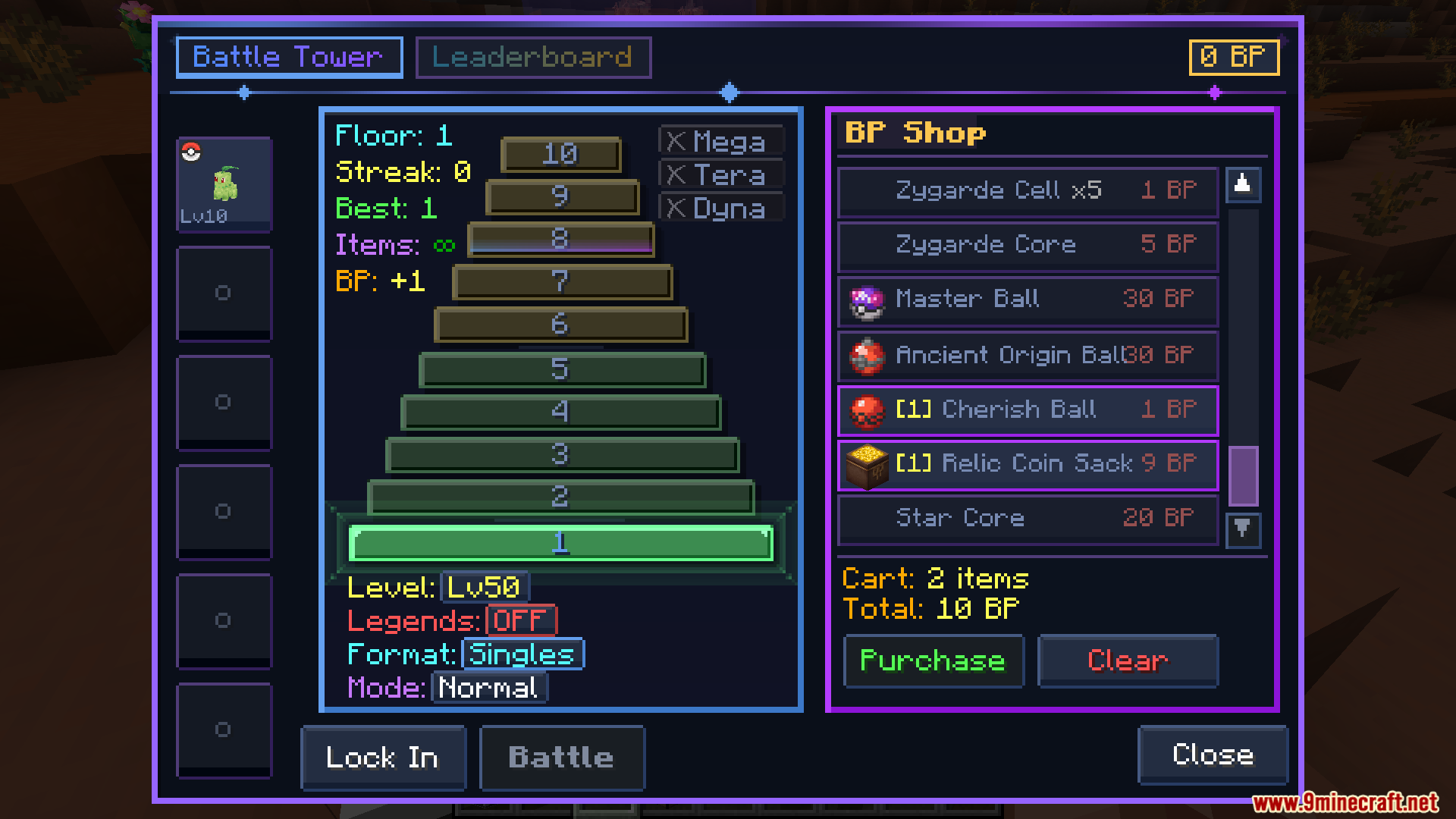Clear the shop cart

point(1128,661)
